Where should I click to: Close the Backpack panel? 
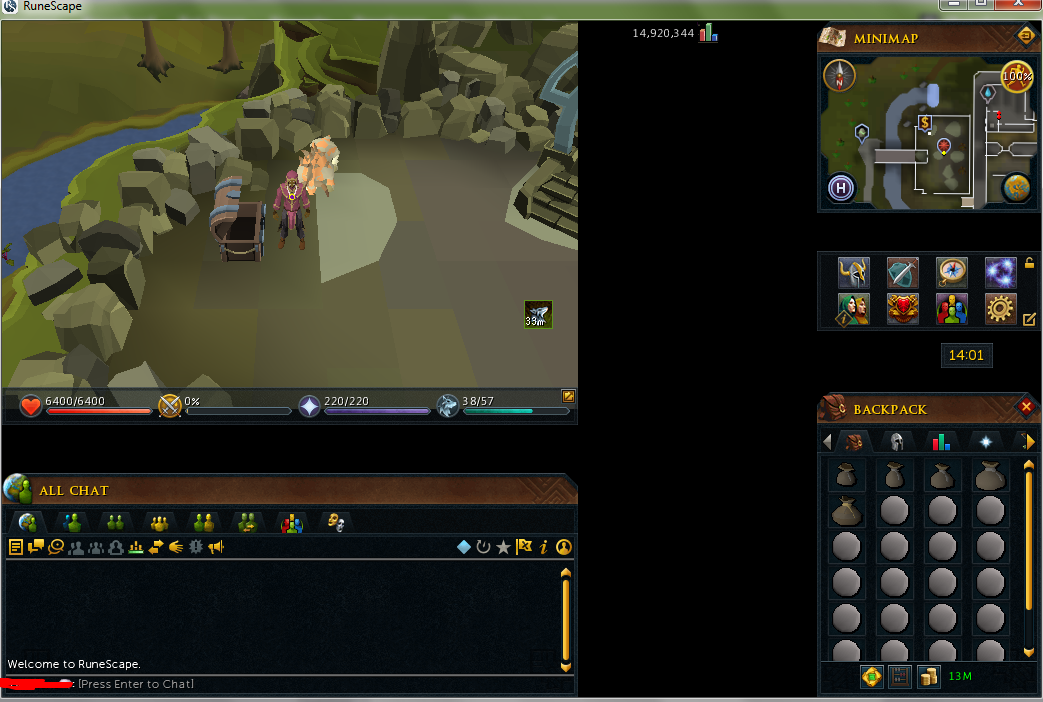(1026, 407)
